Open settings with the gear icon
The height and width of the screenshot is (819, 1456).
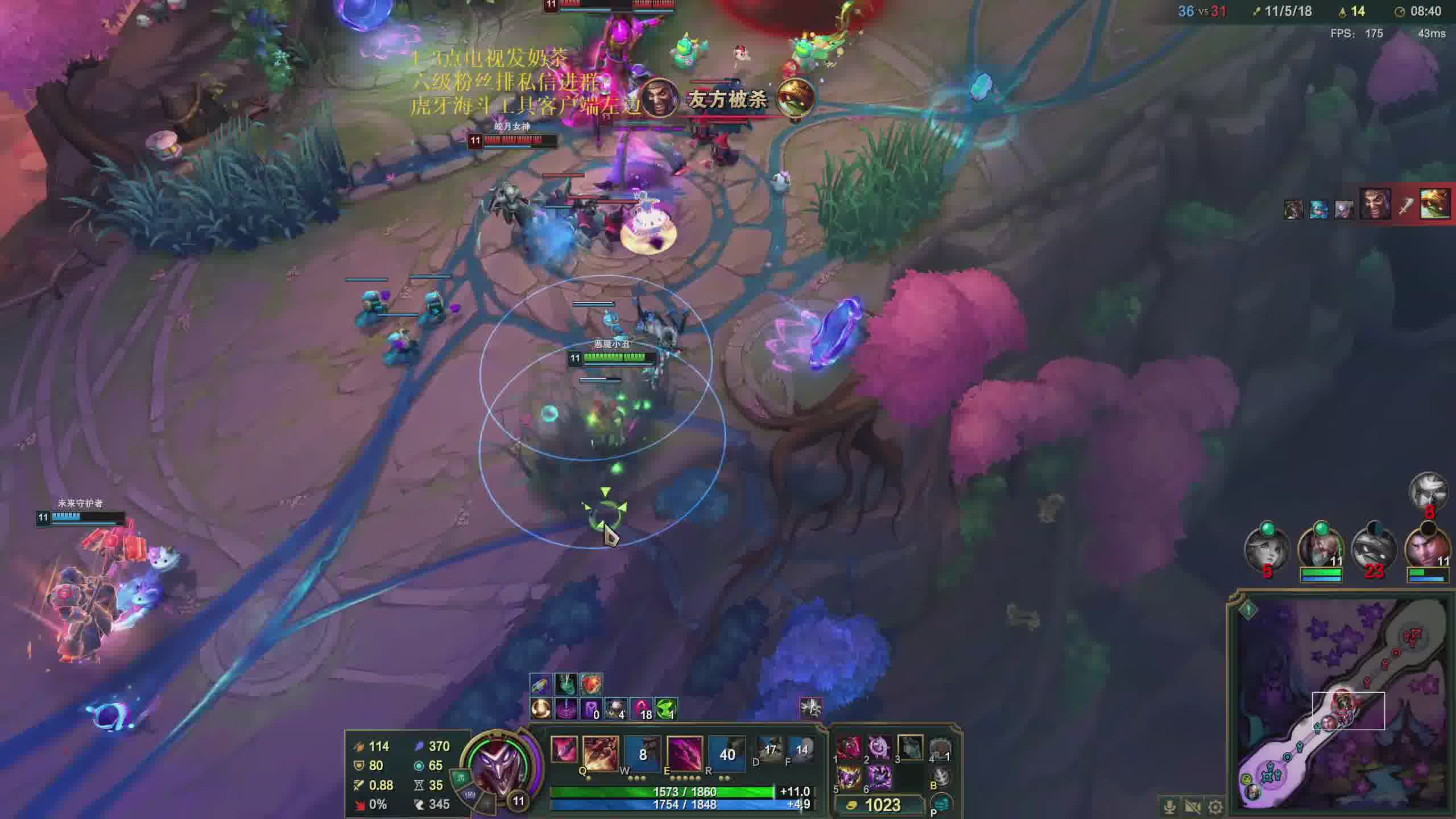click(1215, 806)
